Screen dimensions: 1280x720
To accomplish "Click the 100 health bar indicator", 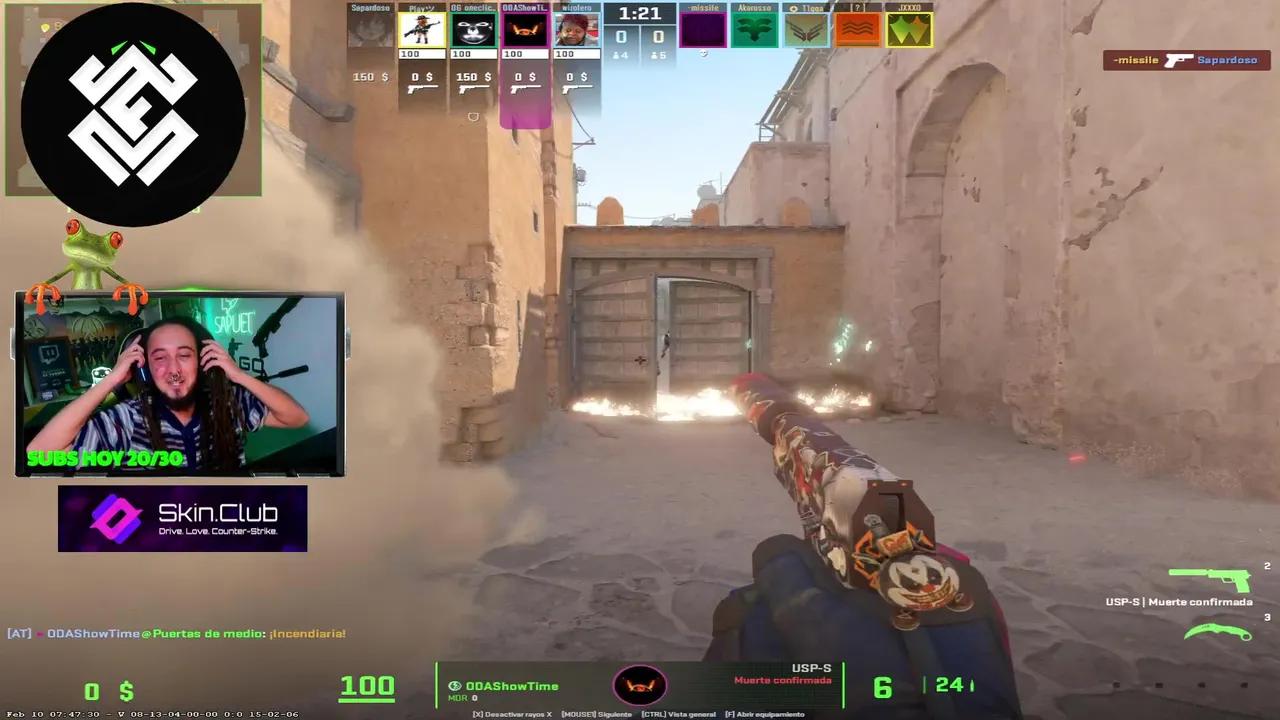I will (367, 685).
